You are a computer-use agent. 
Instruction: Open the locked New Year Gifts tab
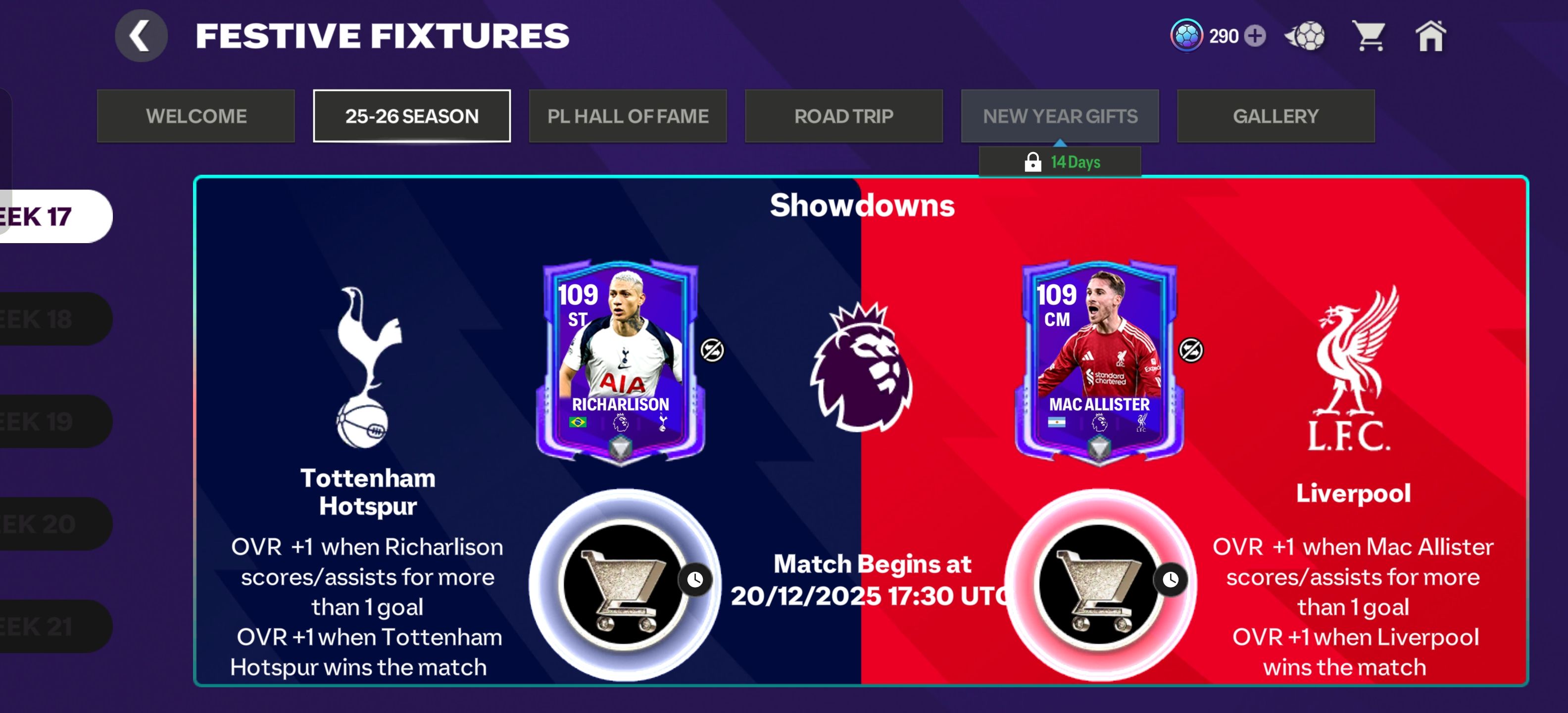[x=1060, y=116]
